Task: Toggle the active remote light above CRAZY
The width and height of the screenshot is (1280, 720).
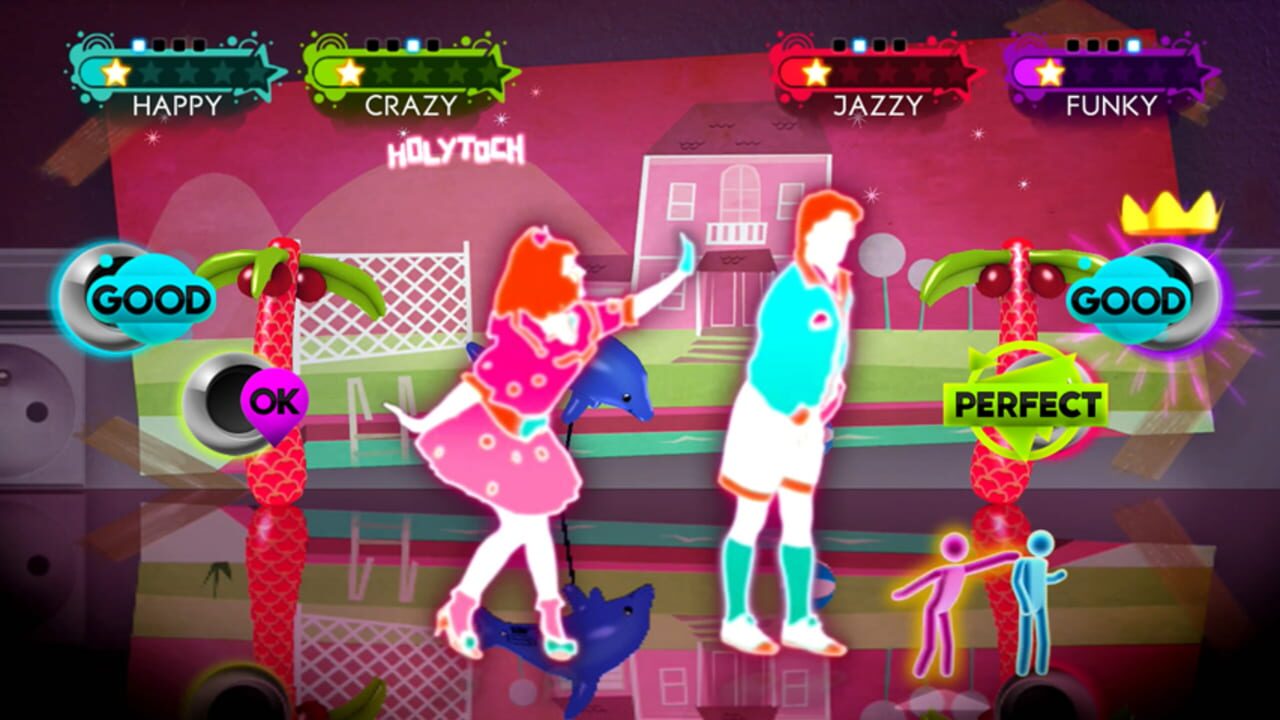Action: [412, 45]
